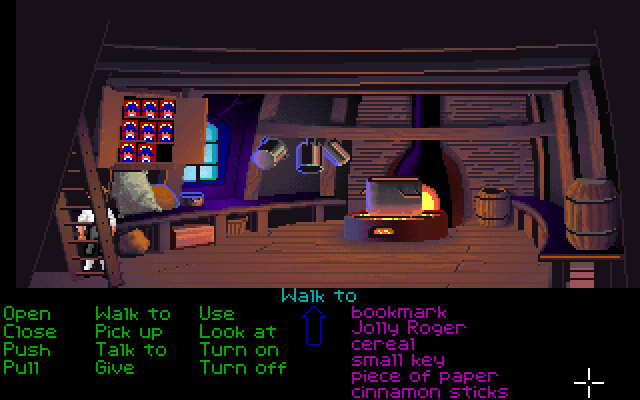Select the bookmark inventory item
This screenshot has width=640, height=400.
400,313
